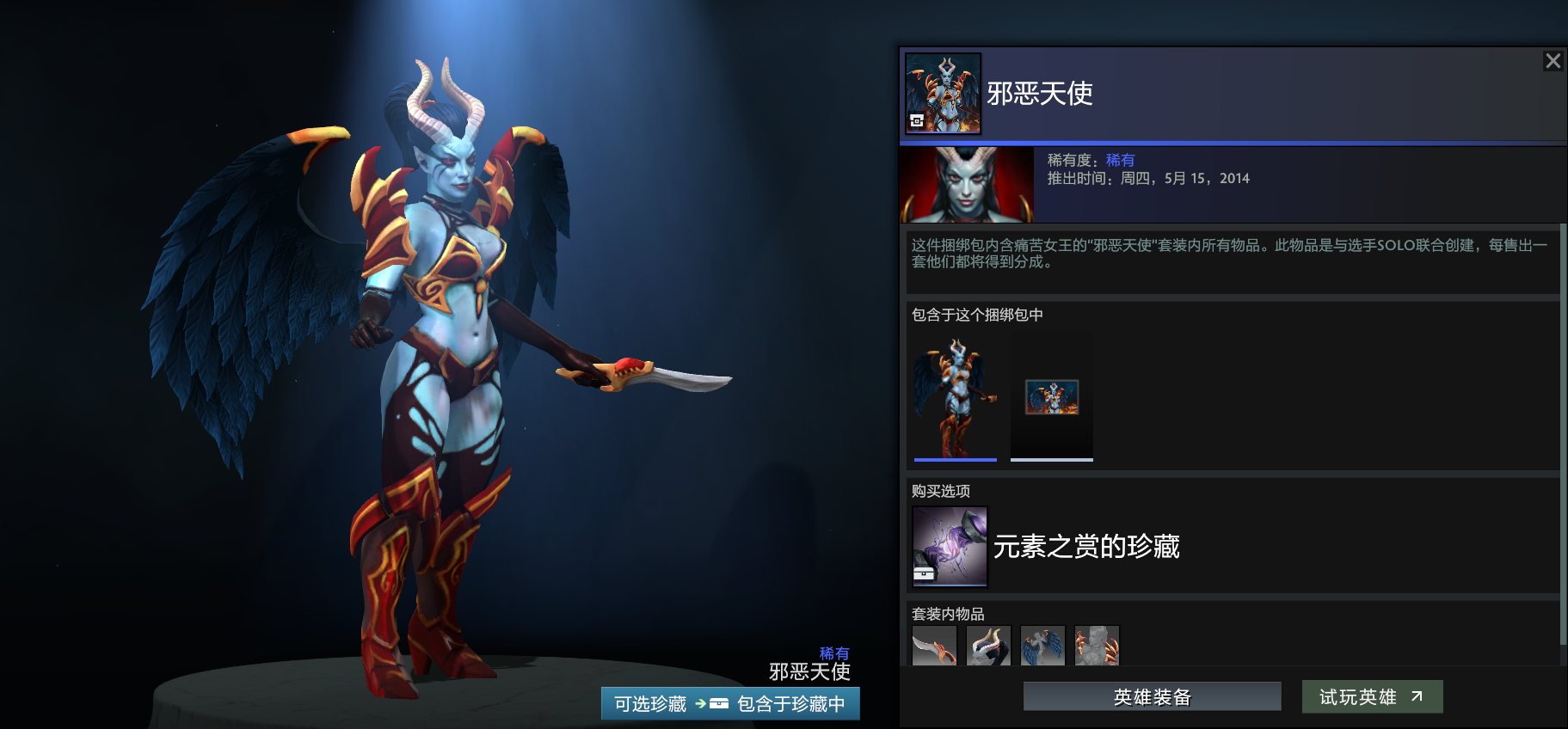1568x729 pixels.
Task: Open the 元素之赏的珍藏 treasure chest icon
Action: (949, 545)
